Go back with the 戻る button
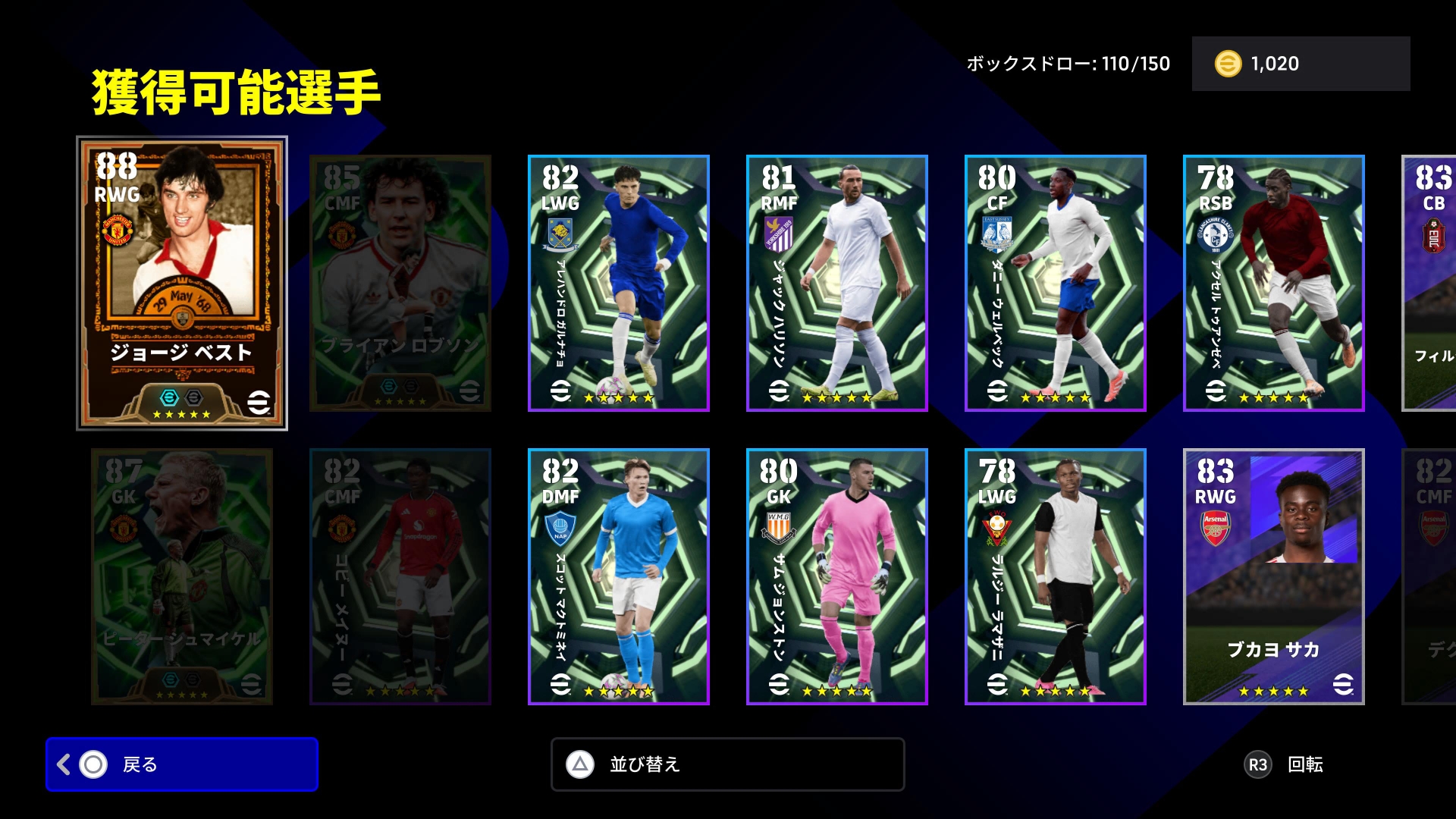The width and height of the screenshot is (1456, 819). [182, 764]
